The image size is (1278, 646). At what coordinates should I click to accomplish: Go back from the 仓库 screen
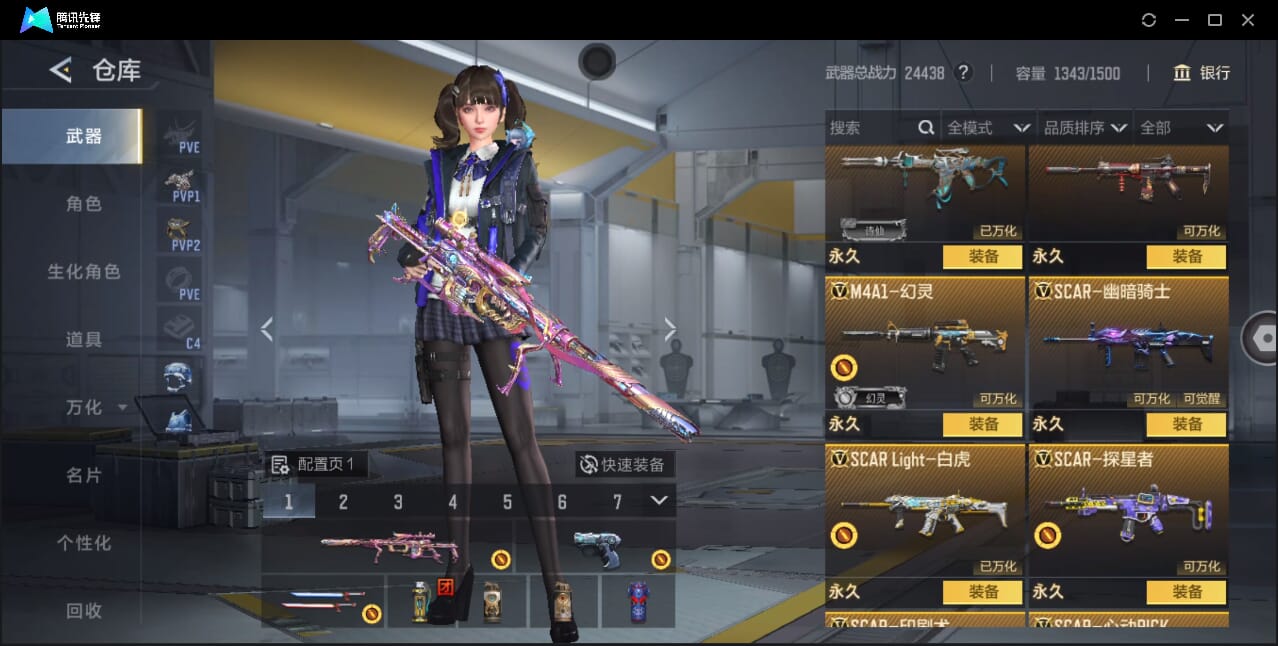pos(61,70)
